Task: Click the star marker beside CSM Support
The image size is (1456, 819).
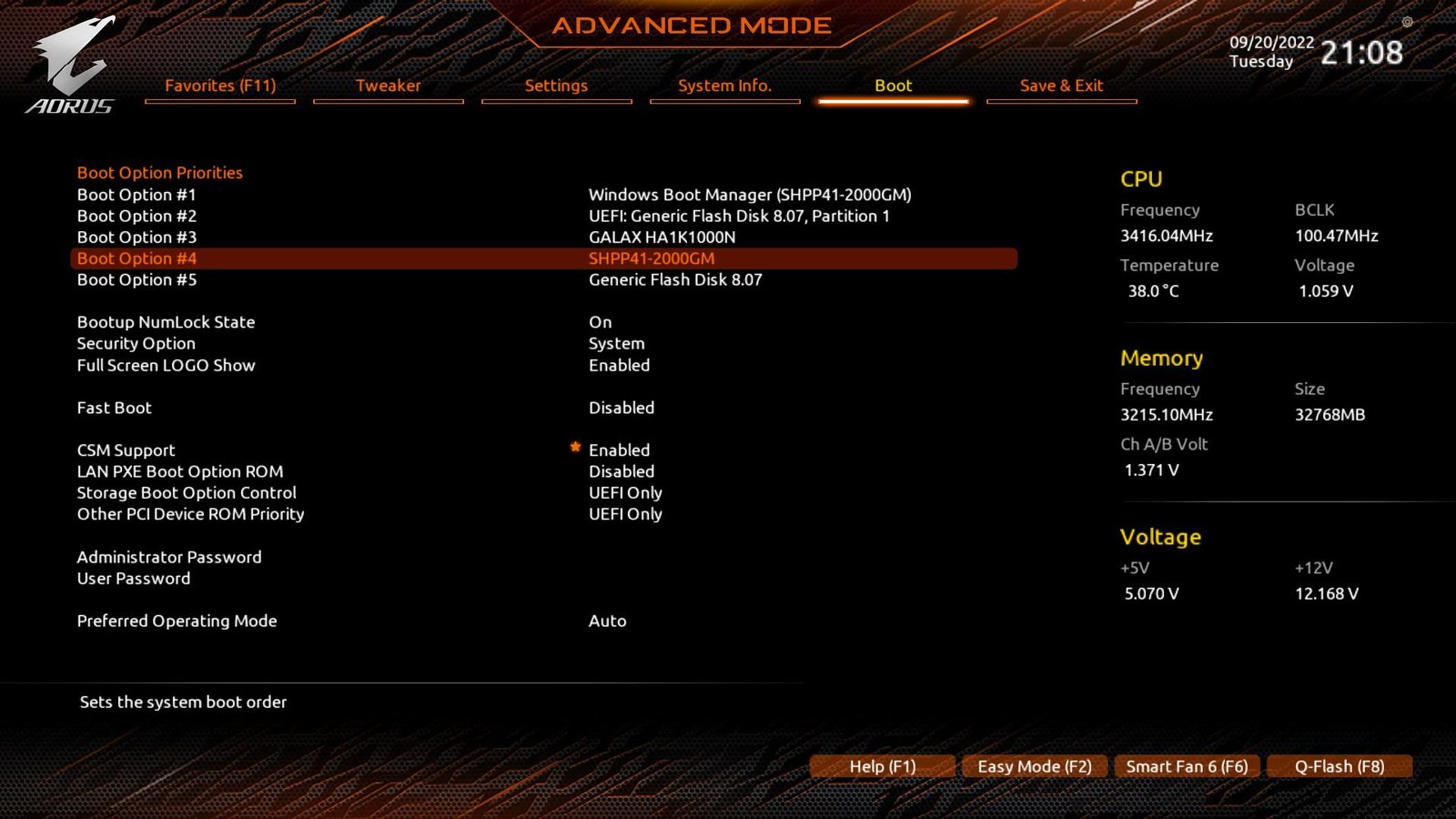Action: [x=575, y=447]
